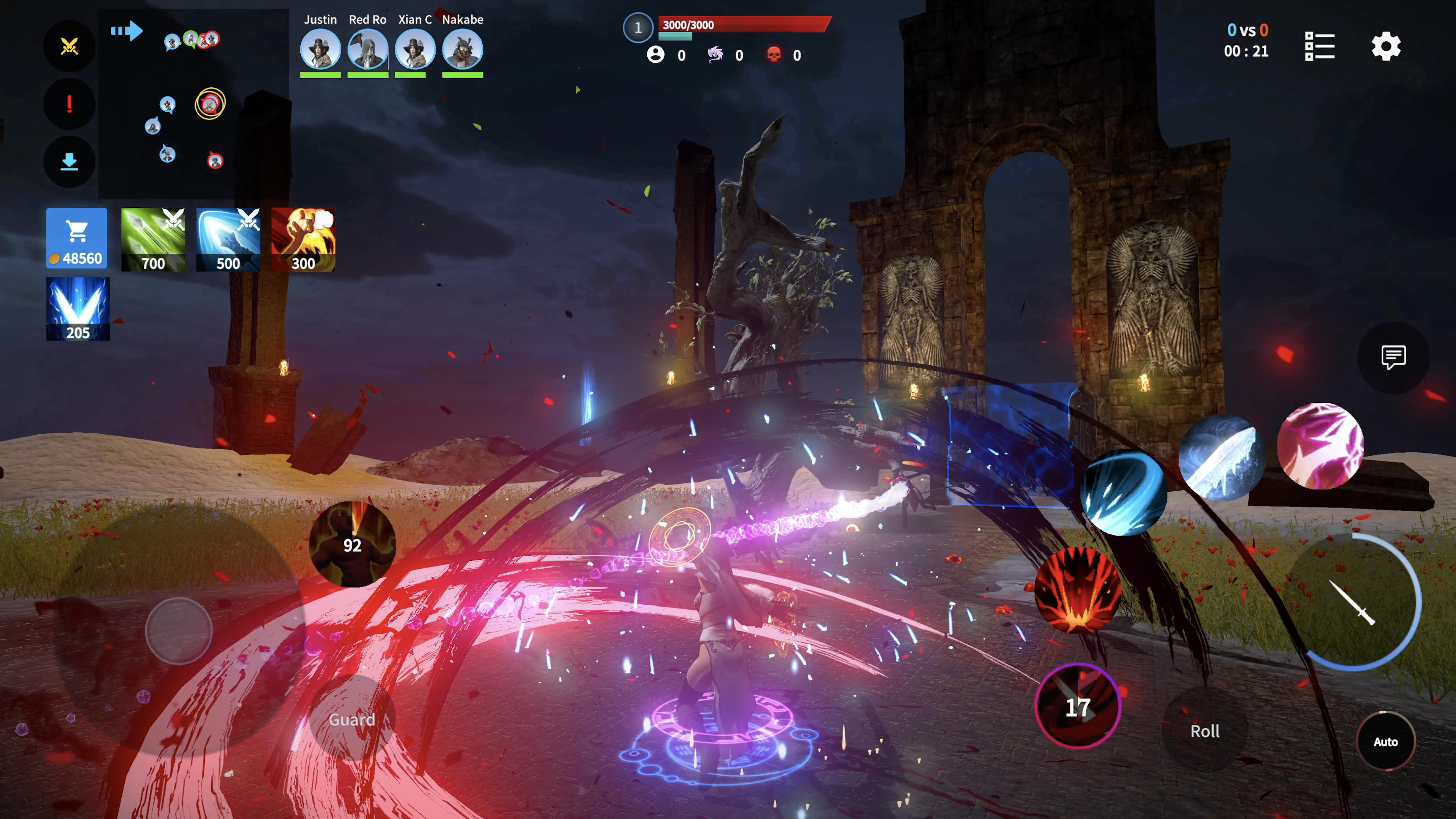Open the chat message bubble
1456x819 pixels.
(x=1393, y=357)
